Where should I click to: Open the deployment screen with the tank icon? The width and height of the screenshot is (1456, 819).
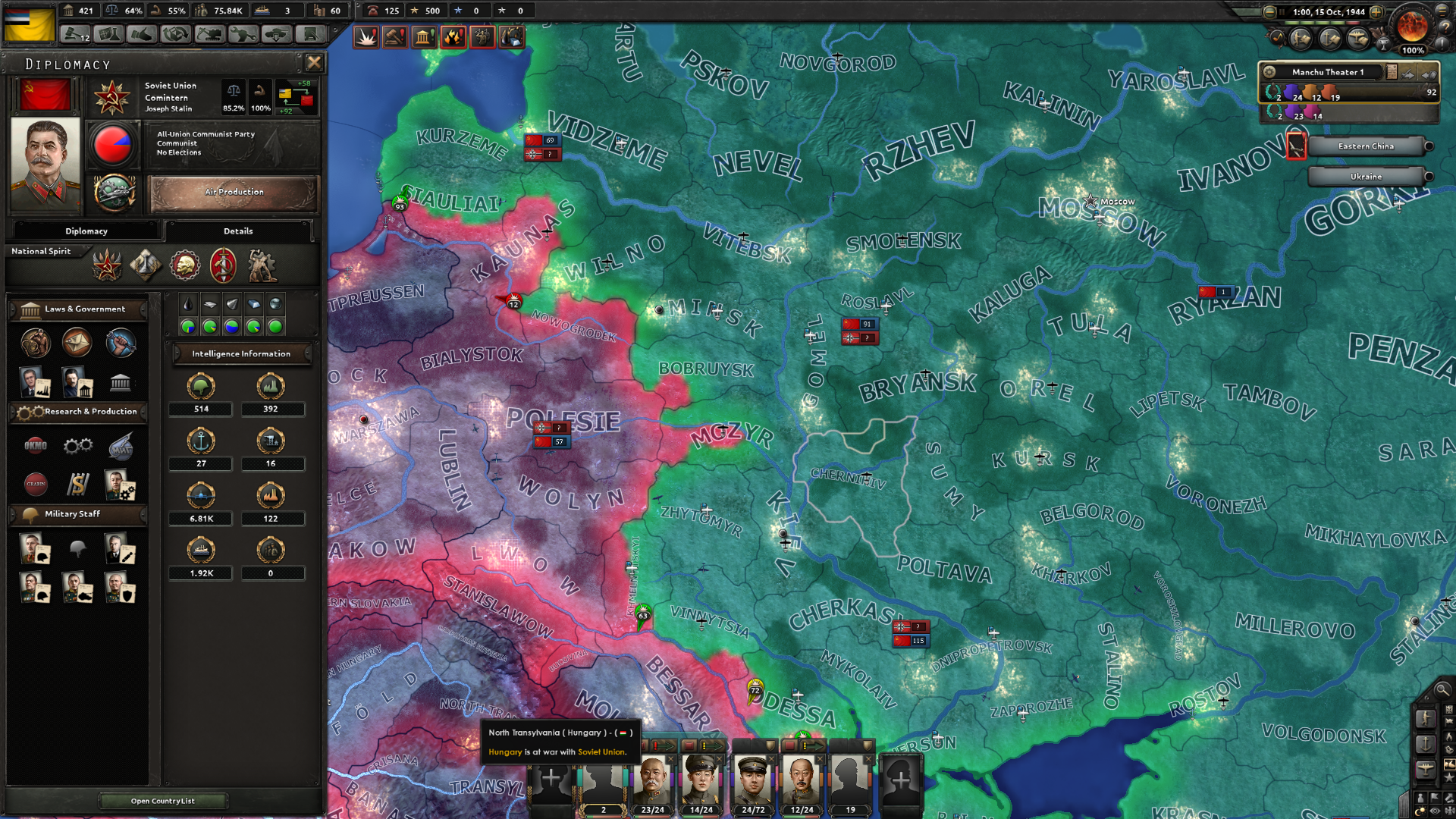[x=277, y=34]
